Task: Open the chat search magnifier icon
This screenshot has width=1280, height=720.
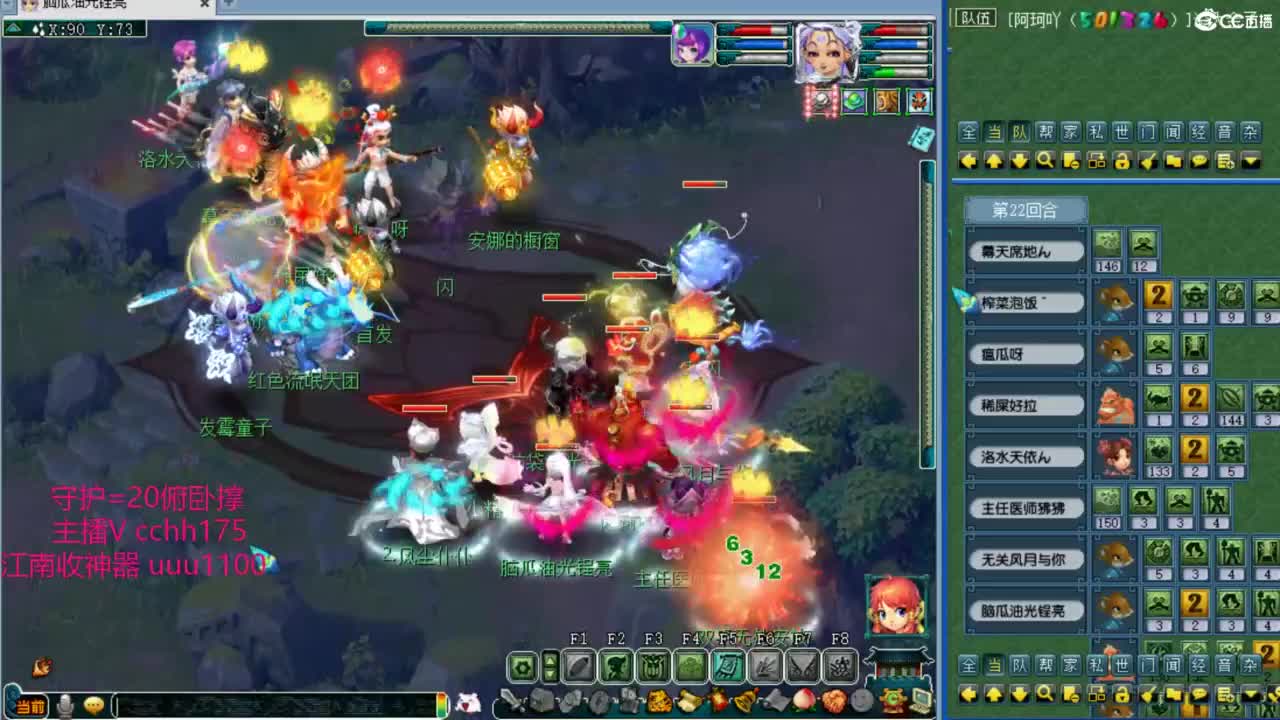Action: click(1045, 160)
